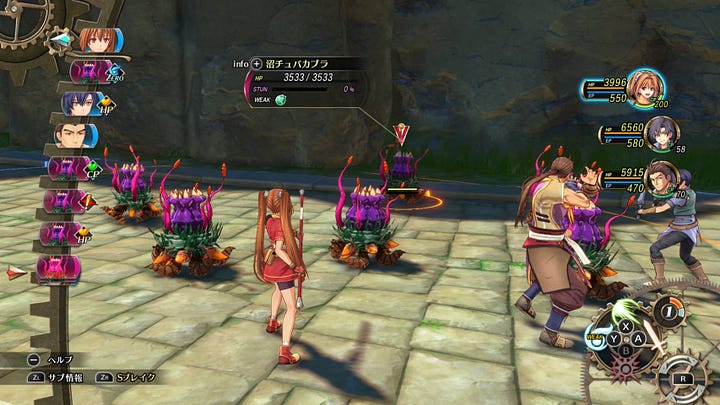Select the party member portrait with 5915 HP
This screenshot has width=720, height=405.
pos(660,178)
